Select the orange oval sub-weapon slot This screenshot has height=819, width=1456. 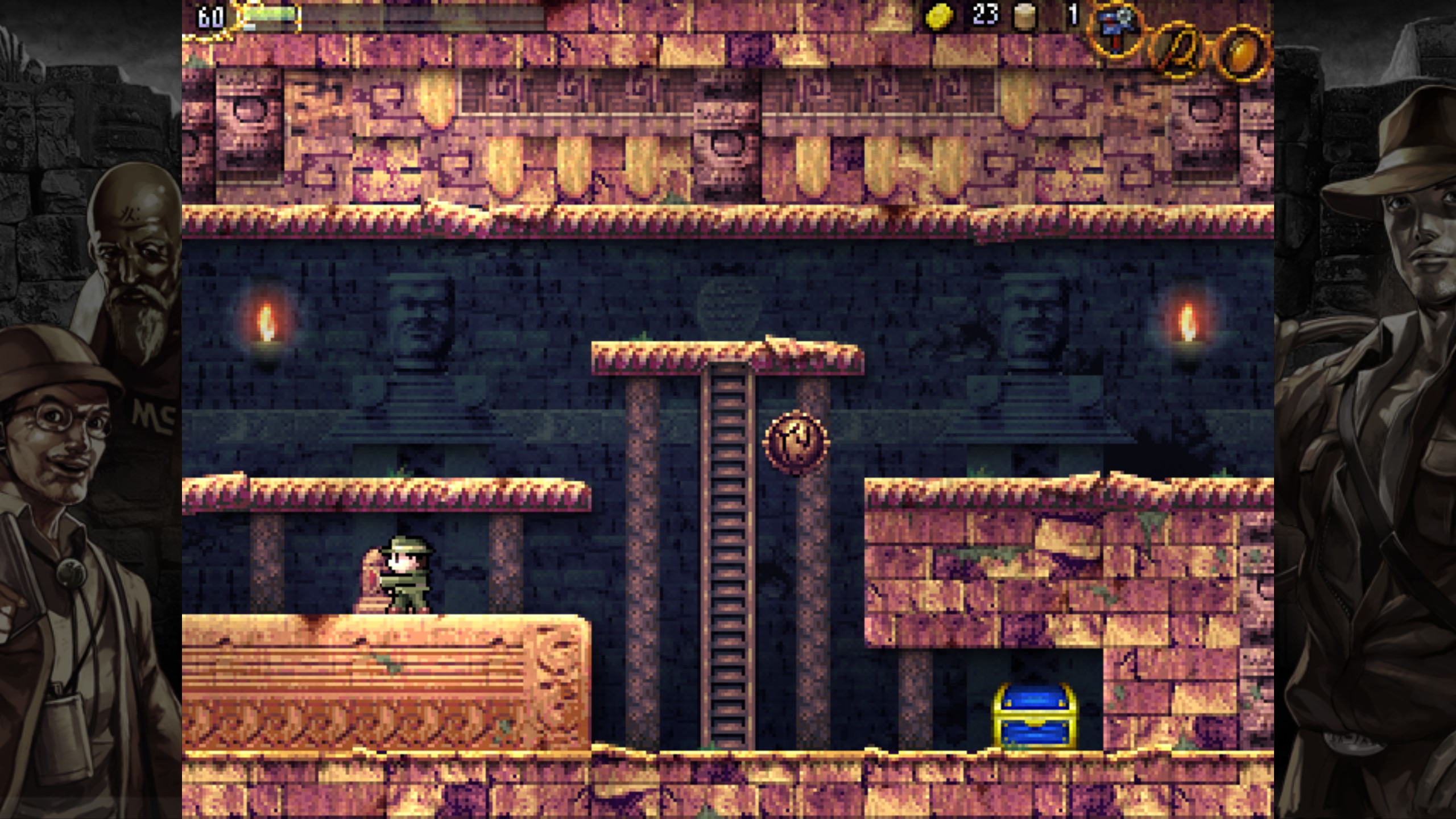click(1243, 53)
